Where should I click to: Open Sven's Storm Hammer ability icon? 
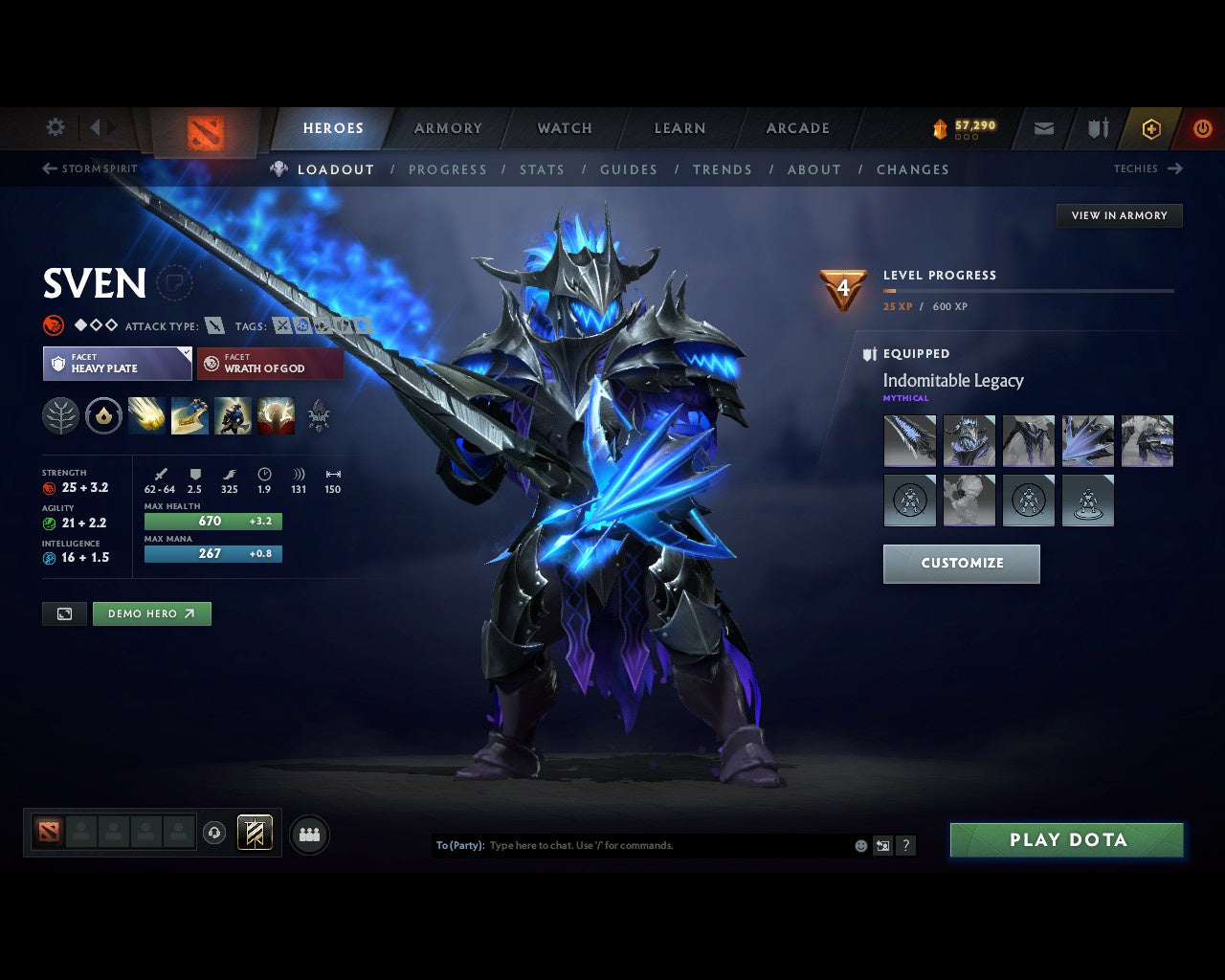[x=146, y=415]
